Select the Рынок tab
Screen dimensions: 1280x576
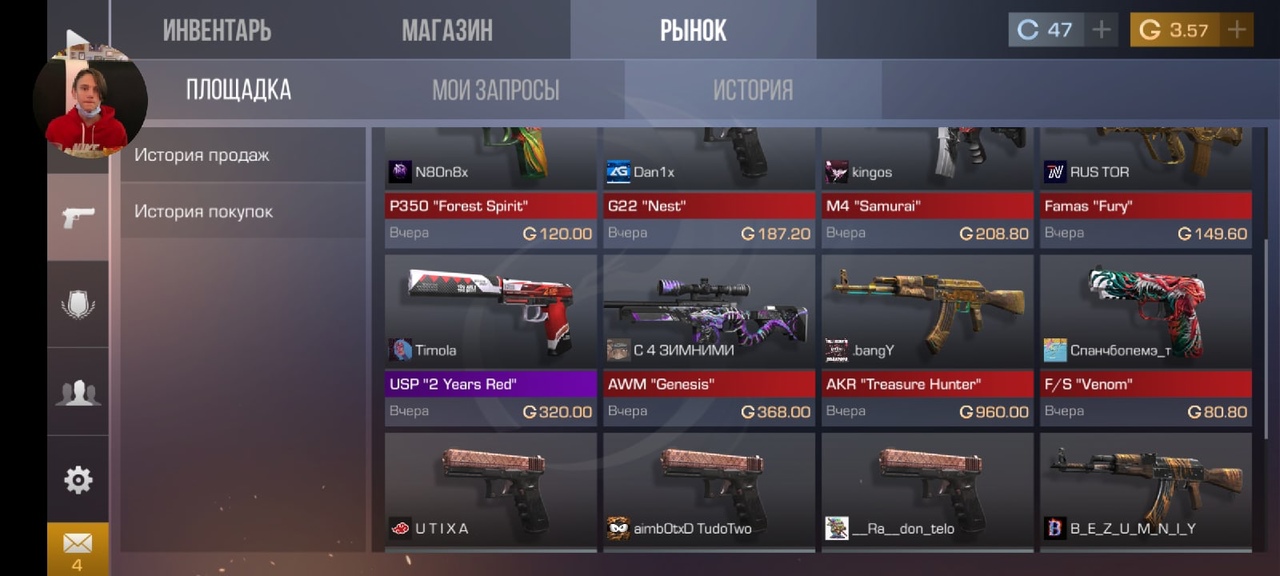[693, 30]
